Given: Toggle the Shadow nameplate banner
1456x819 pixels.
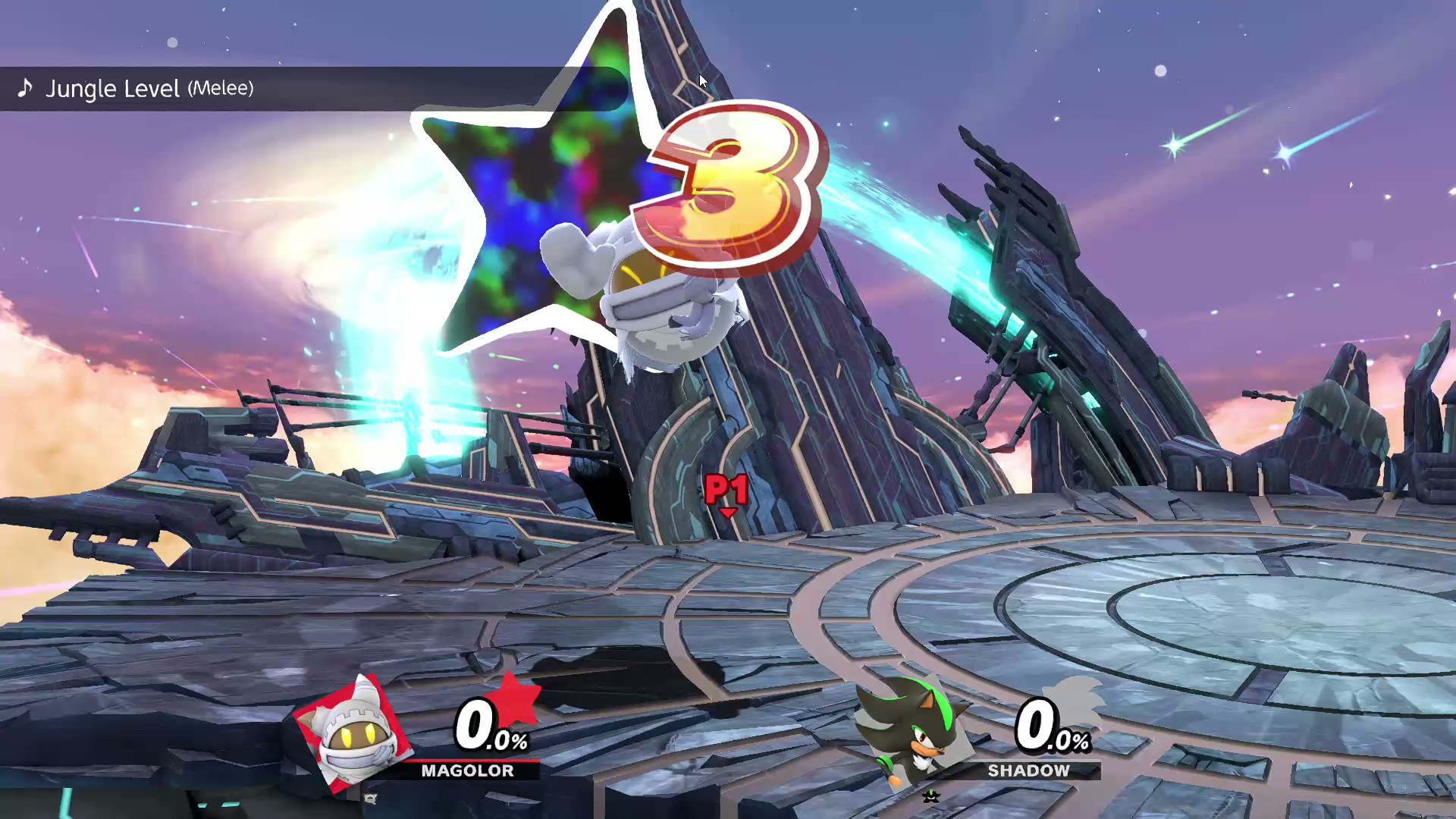Looking at the screenshot, I should tap(1031, 770).
